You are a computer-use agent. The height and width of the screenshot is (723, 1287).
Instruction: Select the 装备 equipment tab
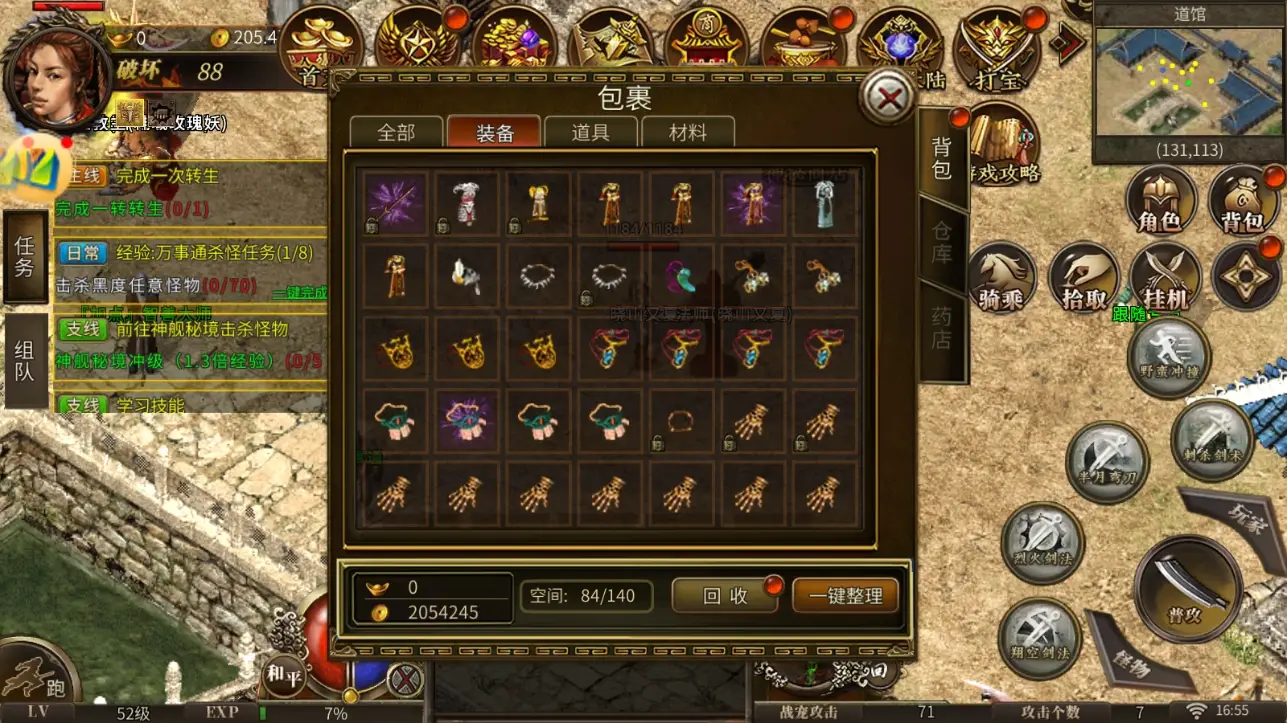[494, 132]
